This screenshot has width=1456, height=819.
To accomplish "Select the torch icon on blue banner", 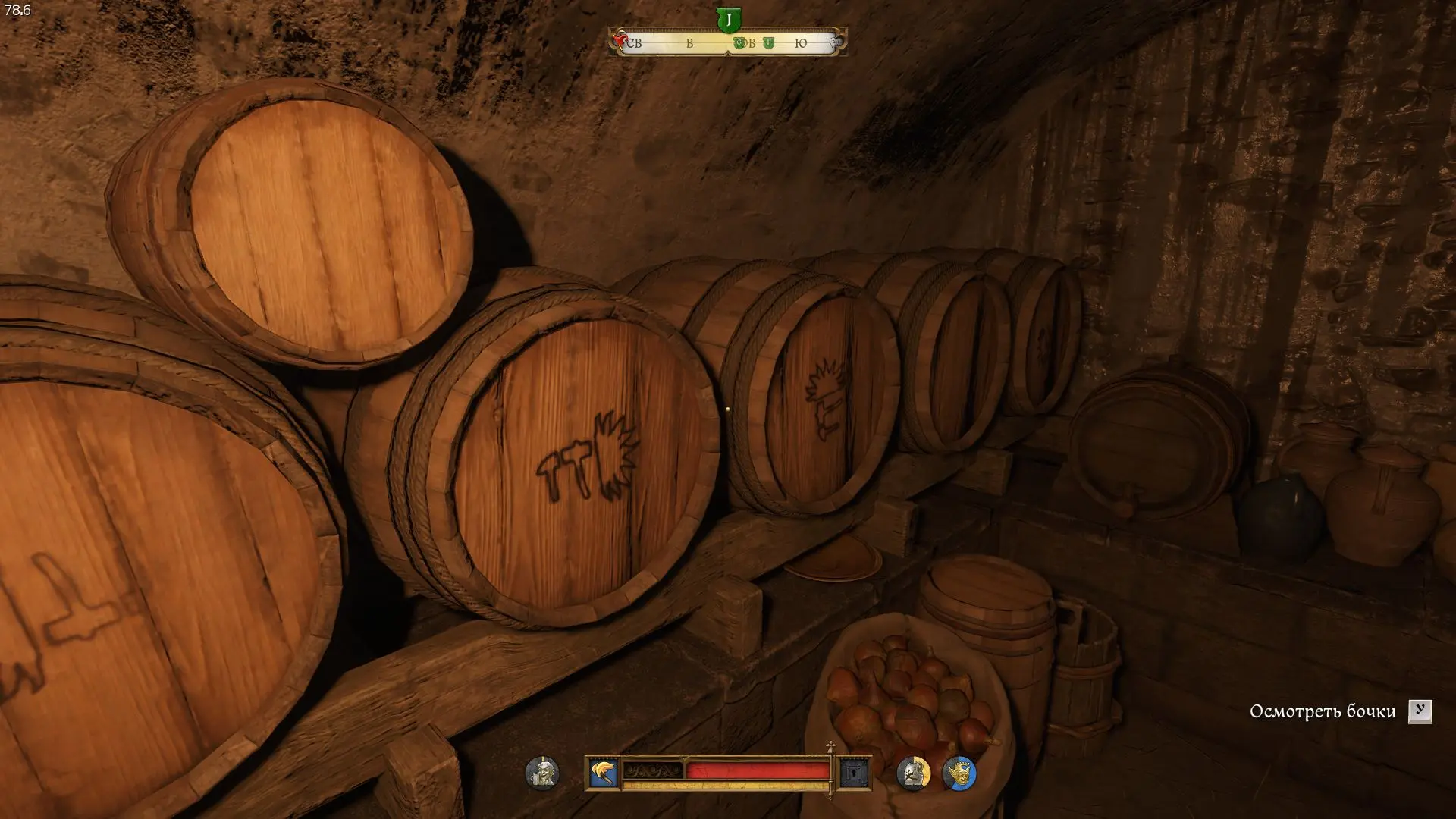I will [x=604, y=773].
